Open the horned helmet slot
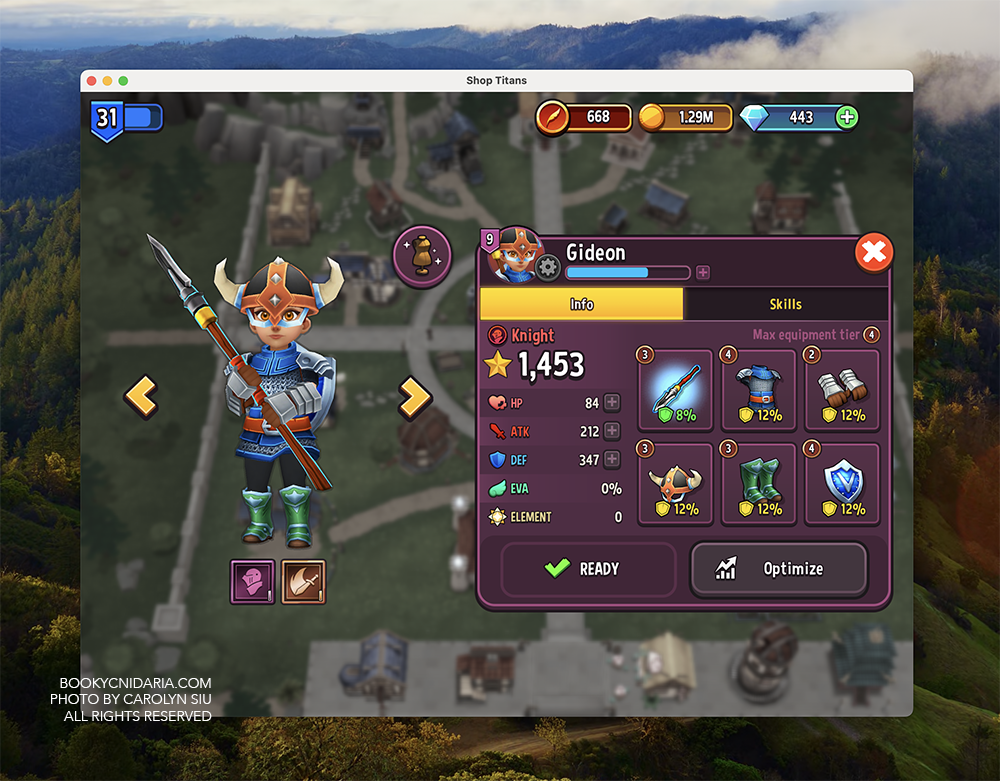 click(x=675, y=483)
